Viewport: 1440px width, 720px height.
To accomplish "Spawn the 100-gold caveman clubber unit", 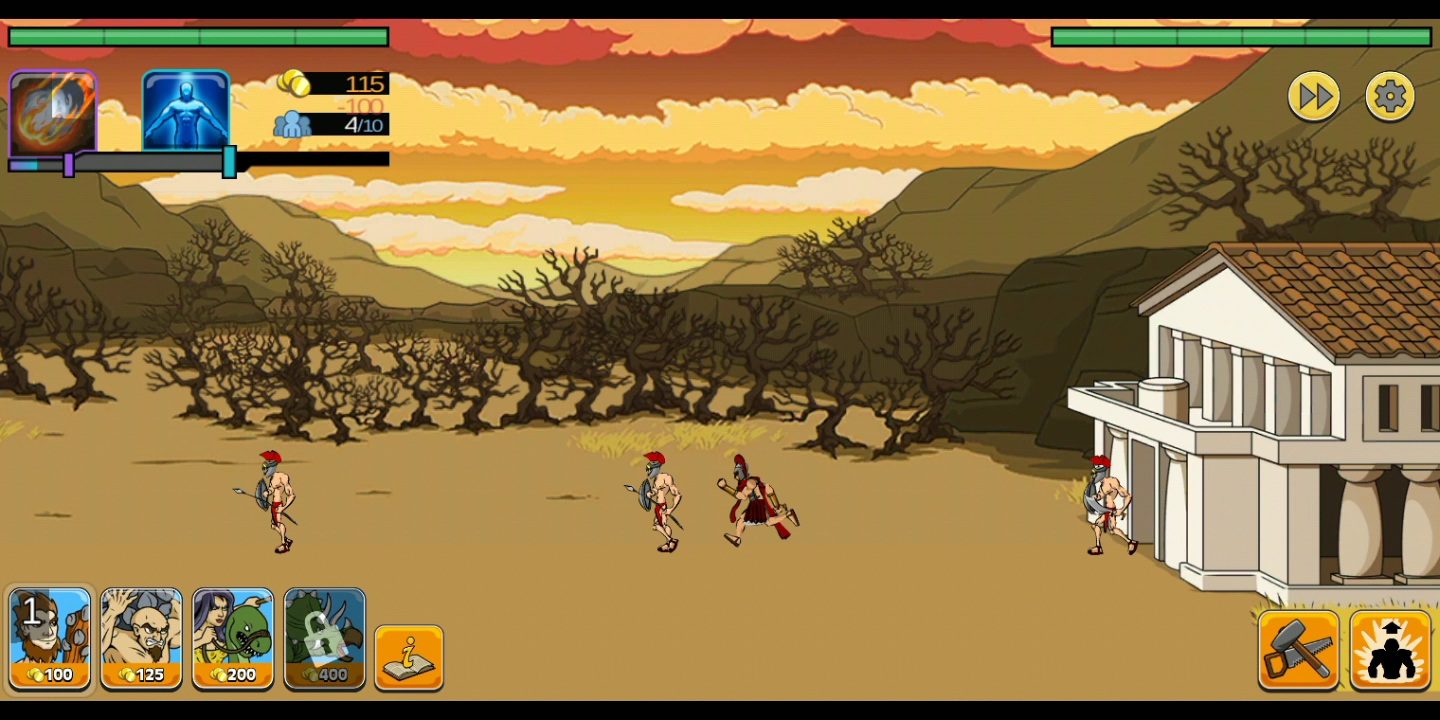I will coord(50,639).
